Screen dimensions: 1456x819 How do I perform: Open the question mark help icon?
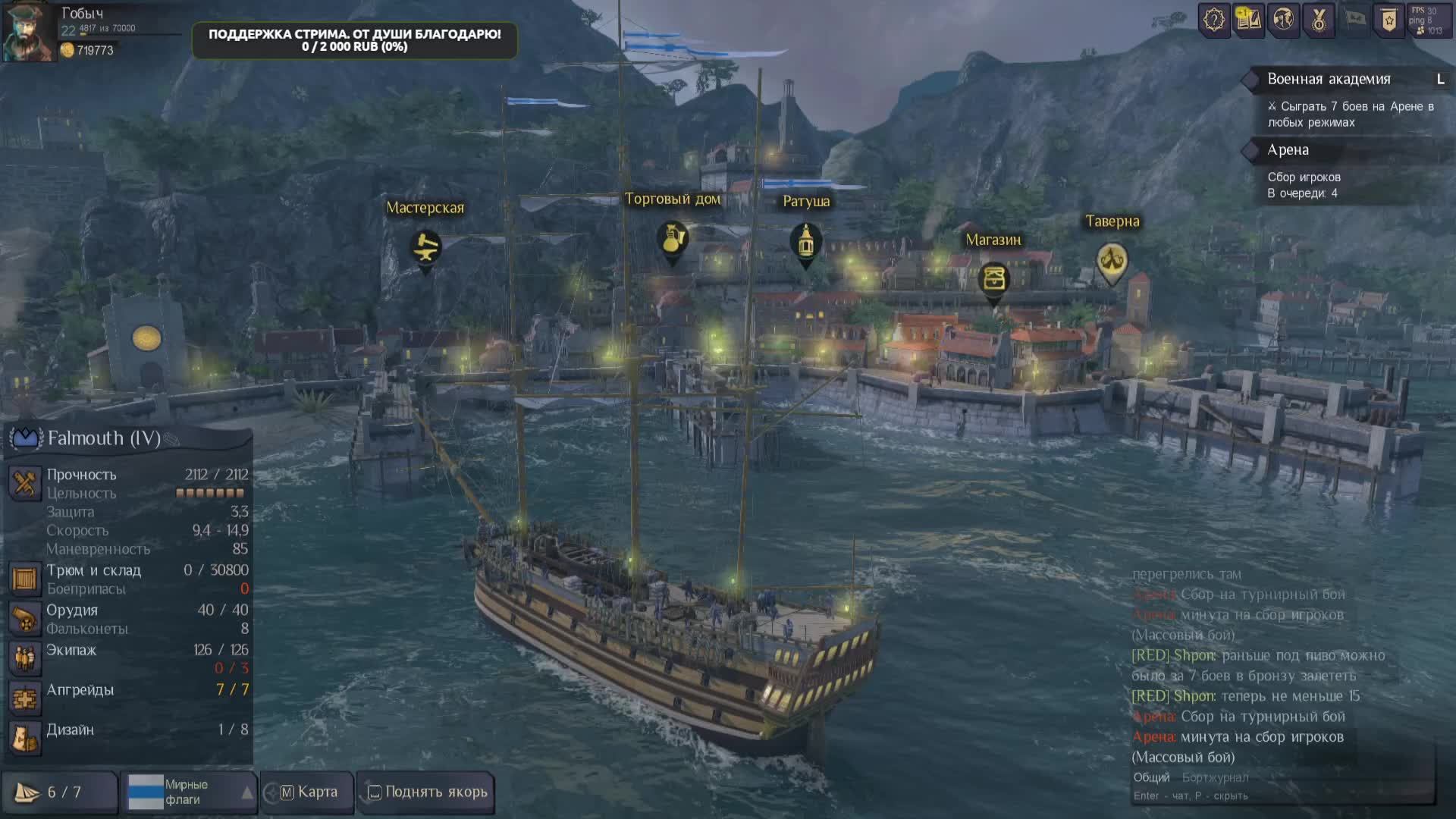click(x=1214, y=20)
